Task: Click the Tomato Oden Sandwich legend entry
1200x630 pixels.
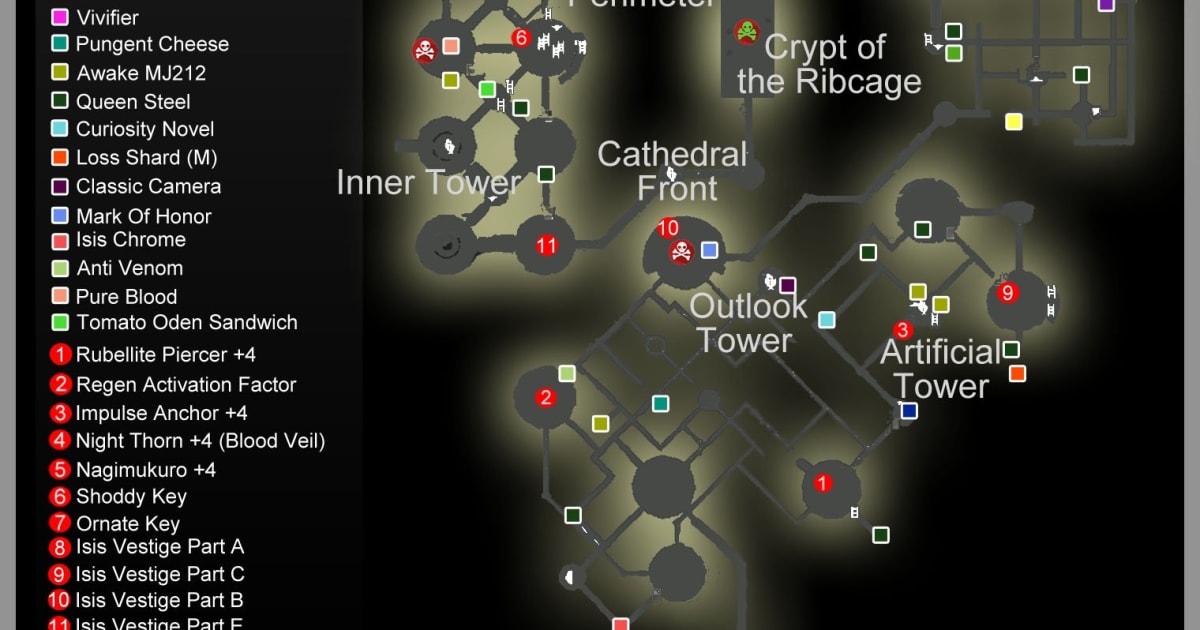Action: [186, 322]
